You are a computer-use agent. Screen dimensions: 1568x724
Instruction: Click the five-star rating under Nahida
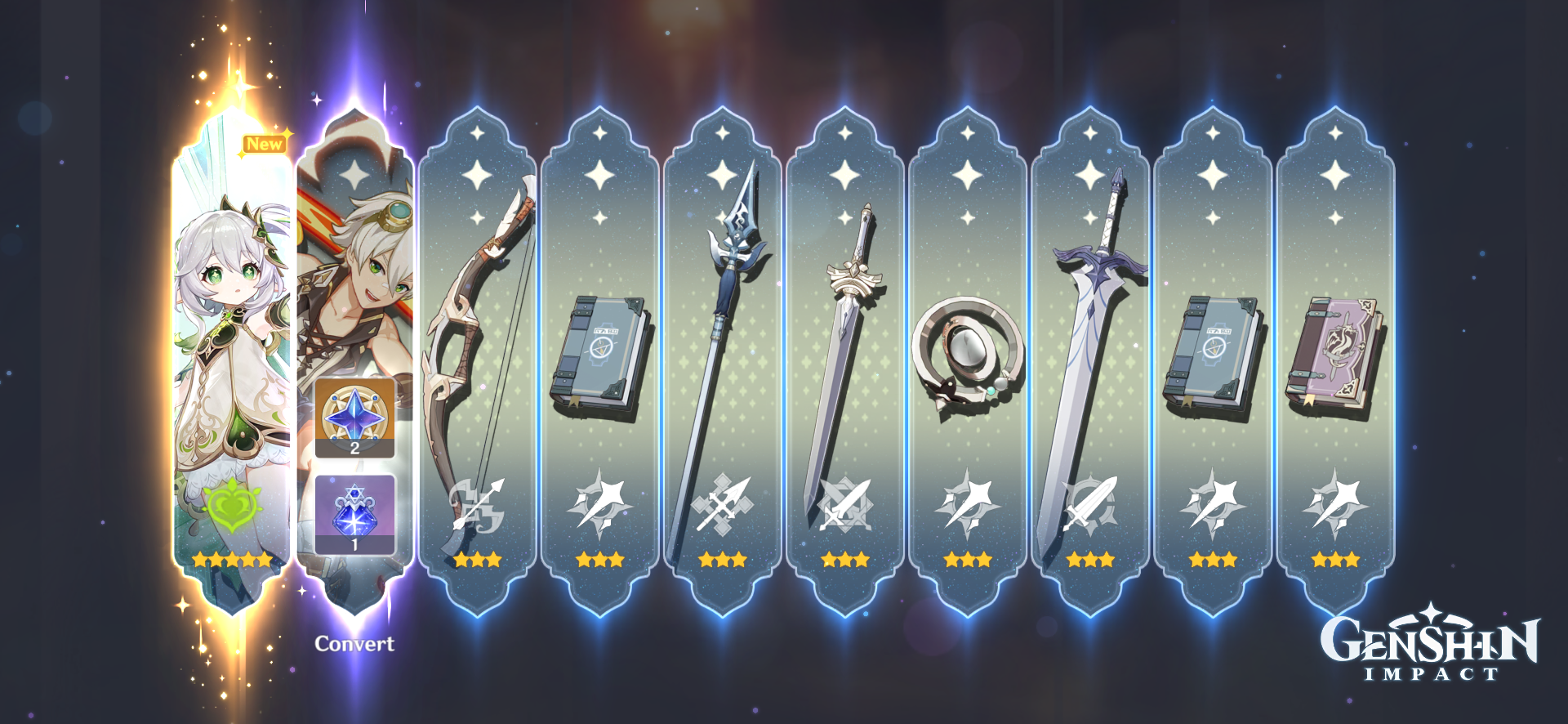231,561
